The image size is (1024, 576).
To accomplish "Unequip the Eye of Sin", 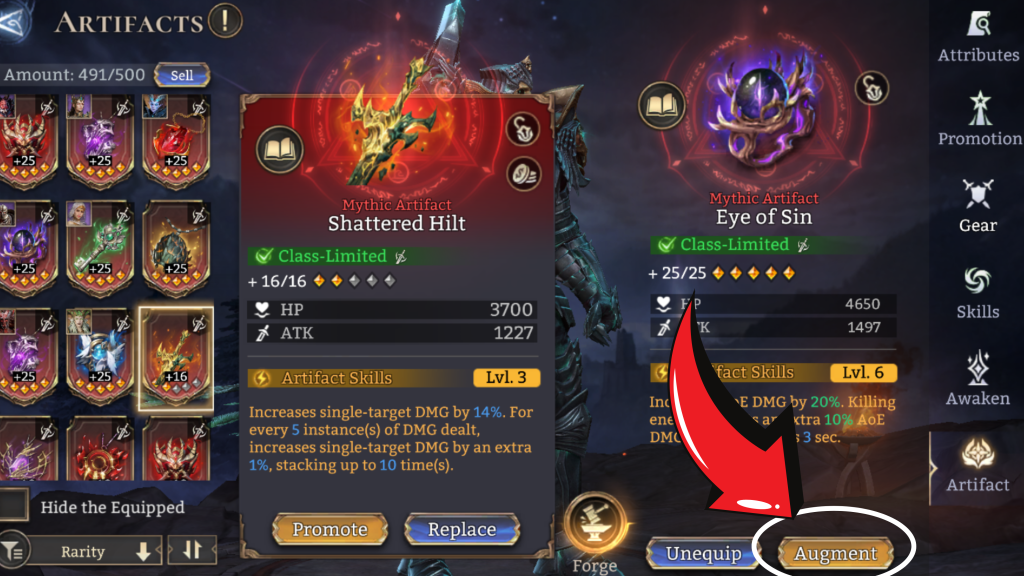I will coord(704,553).
